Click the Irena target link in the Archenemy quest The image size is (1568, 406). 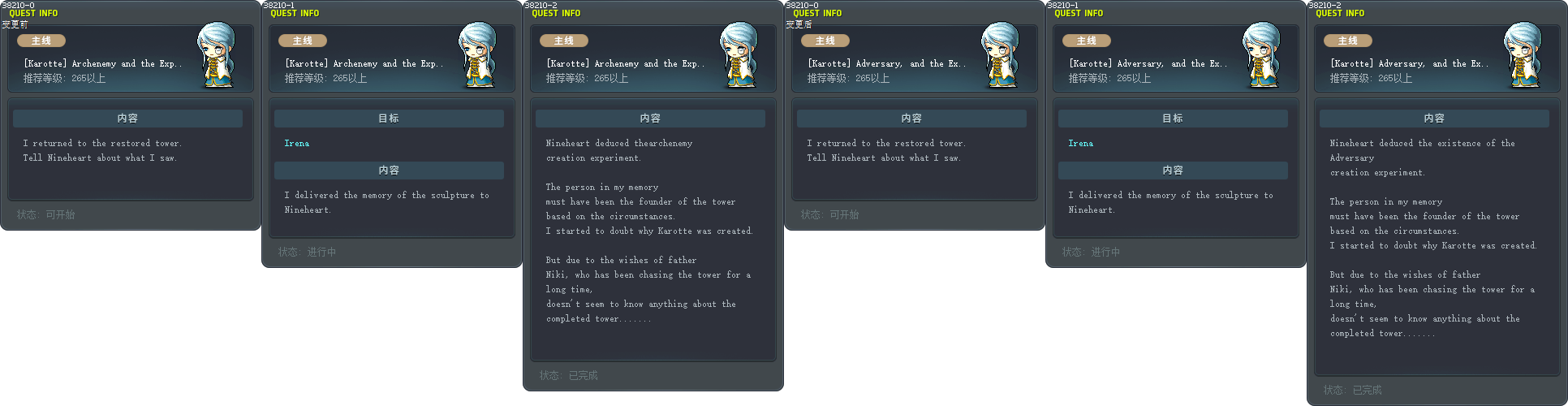pyautogui.click(x=296, y=144)
